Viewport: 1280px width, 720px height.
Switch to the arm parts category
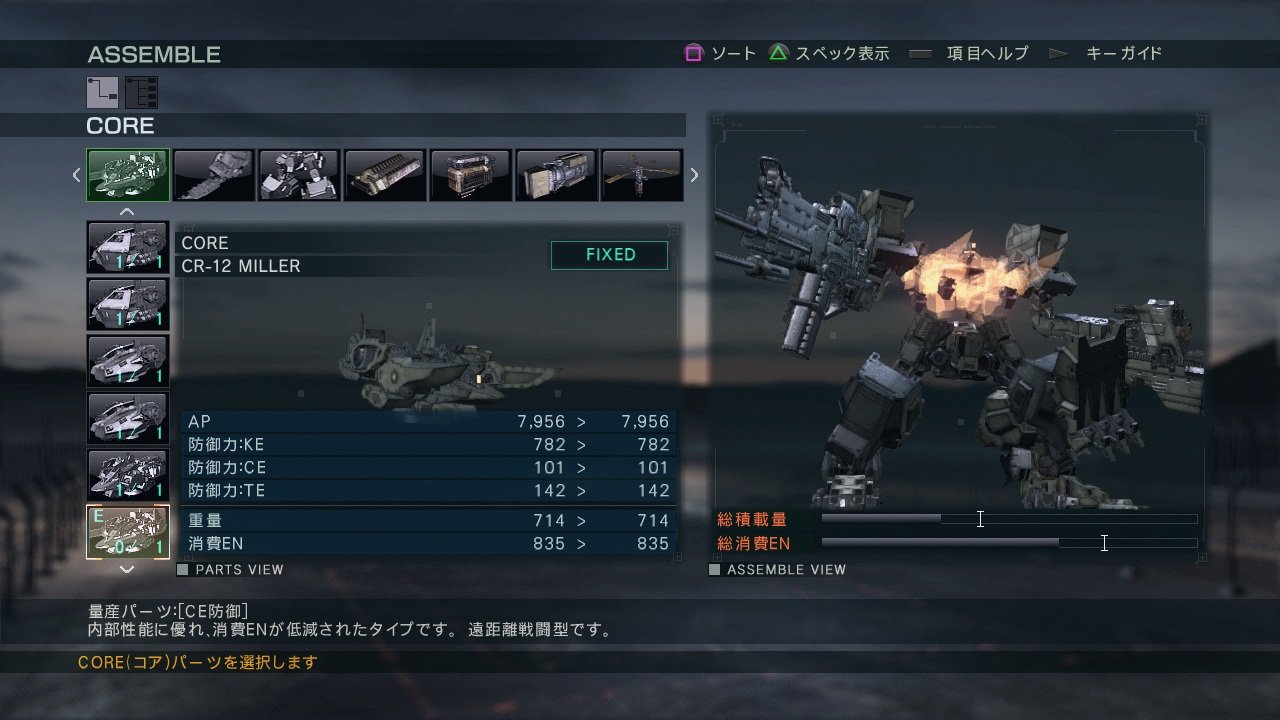(214, 175)
